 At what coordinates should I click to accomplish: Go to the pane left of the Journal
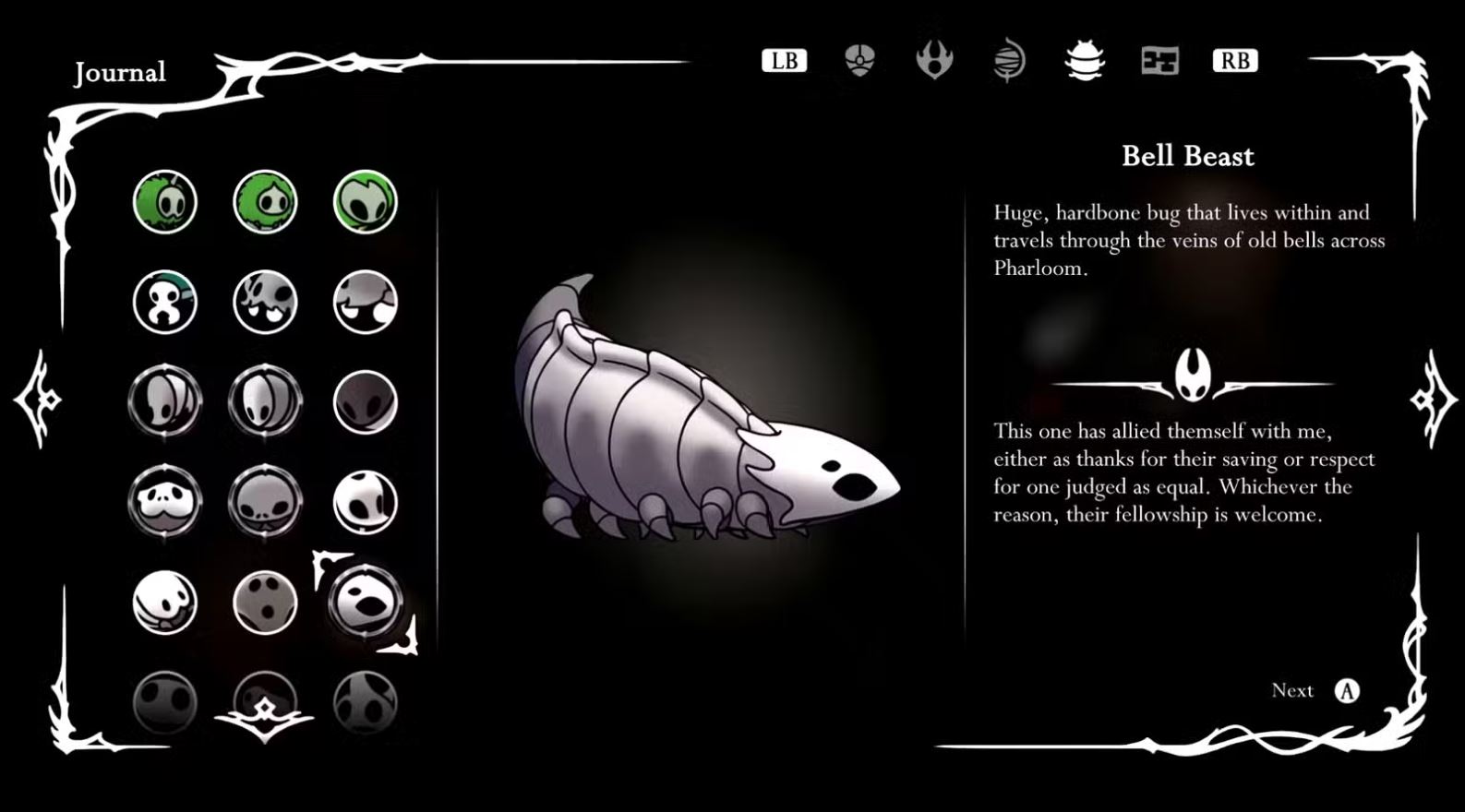37,400
